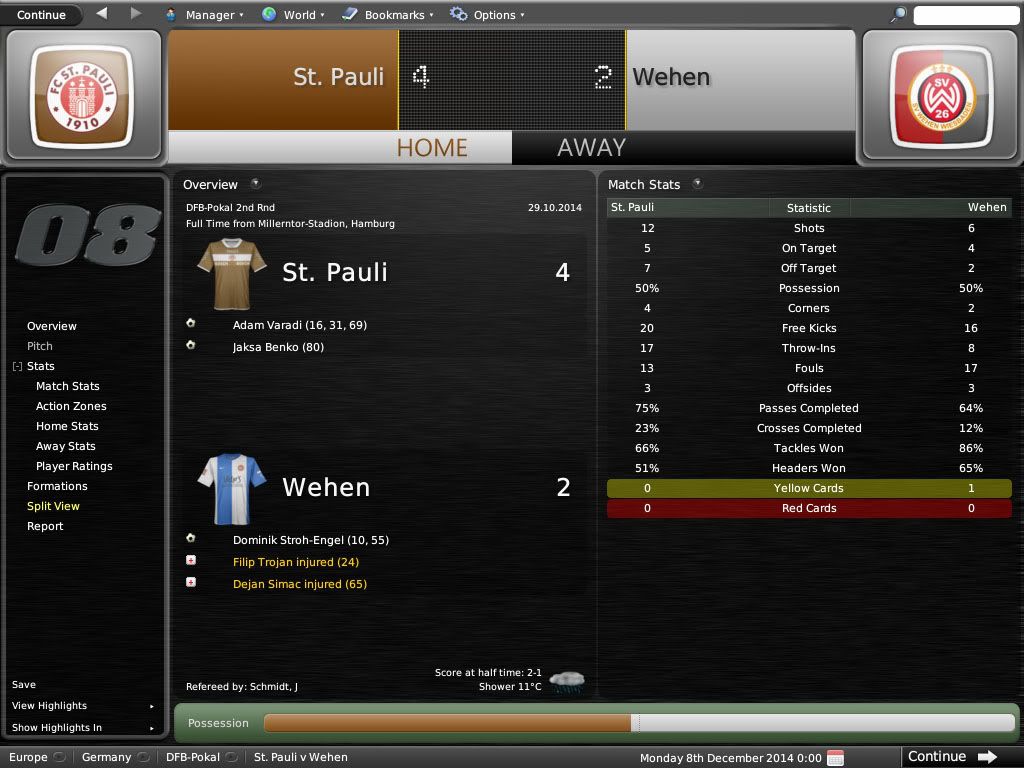
Task: Open the calendar icon by the date
Action: coord(836,758)
